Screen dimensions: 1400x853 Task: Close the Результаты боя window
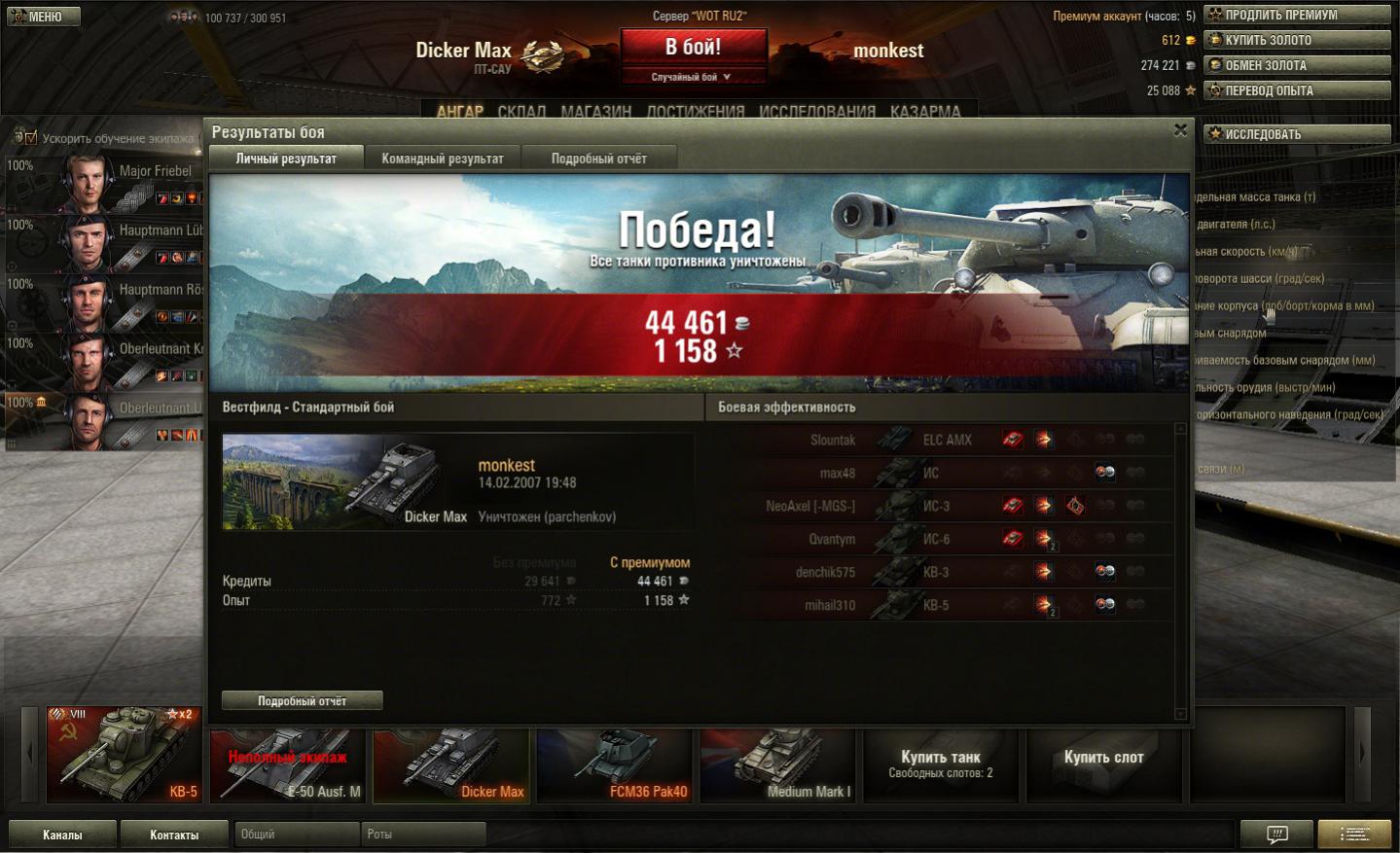click(x=1180, y=130)
